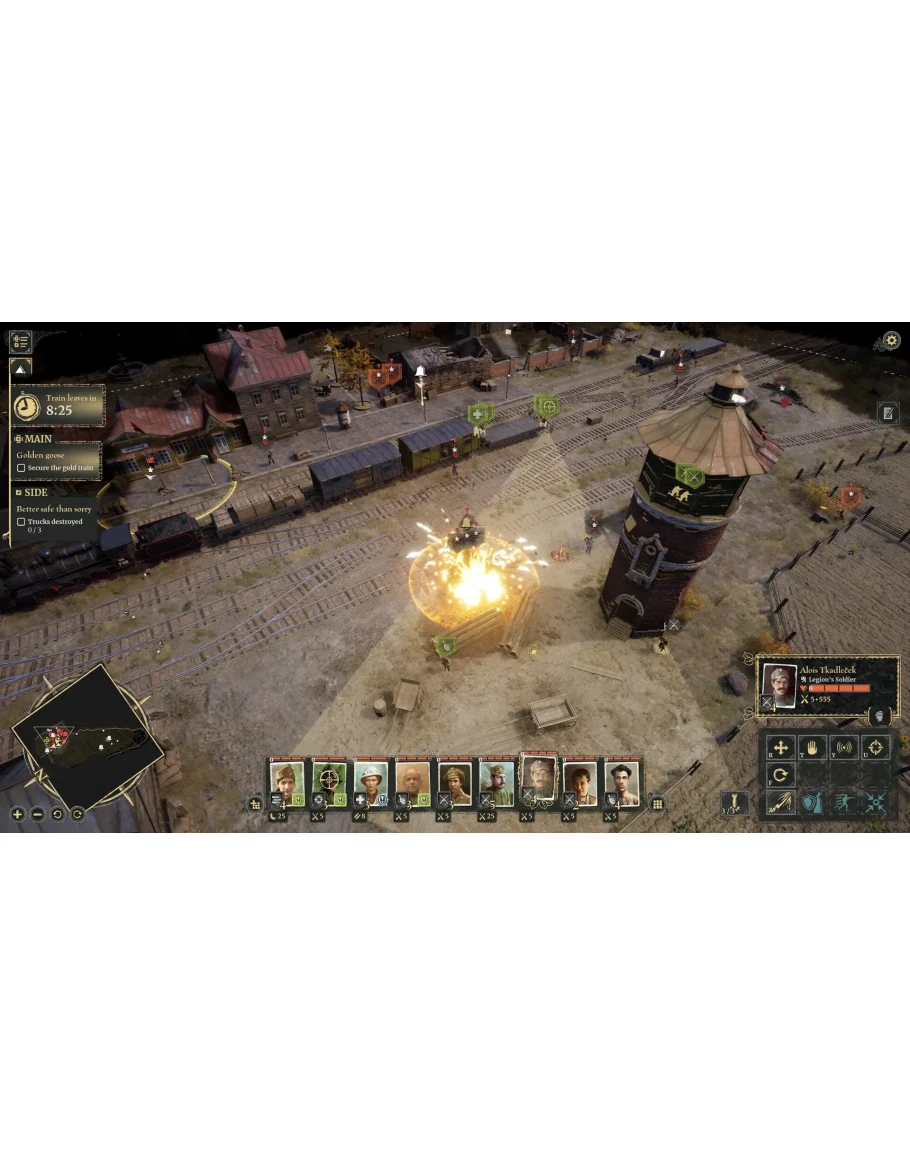Activate the hold position hand command

click(x=812, y=747)
